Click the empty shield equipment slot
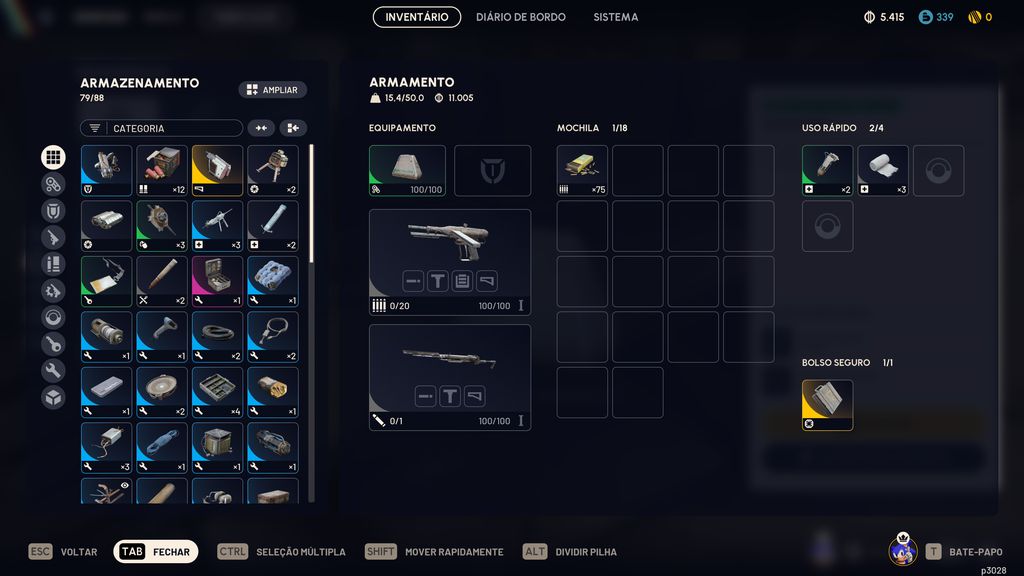 click(x=492, y=170)
